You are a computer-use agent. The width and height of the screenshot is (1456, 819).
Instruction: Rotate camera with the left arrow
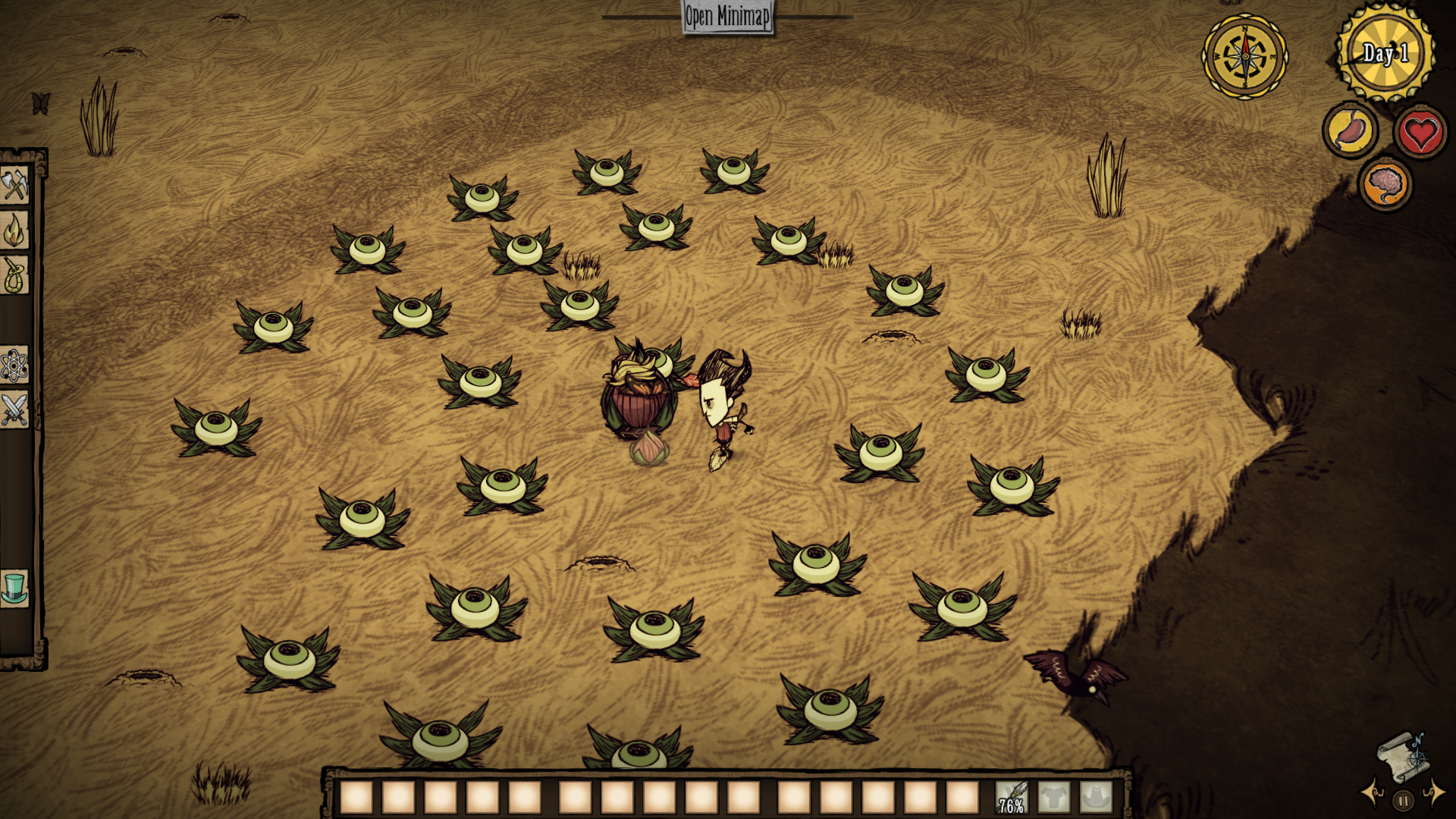coord(1373,794)
